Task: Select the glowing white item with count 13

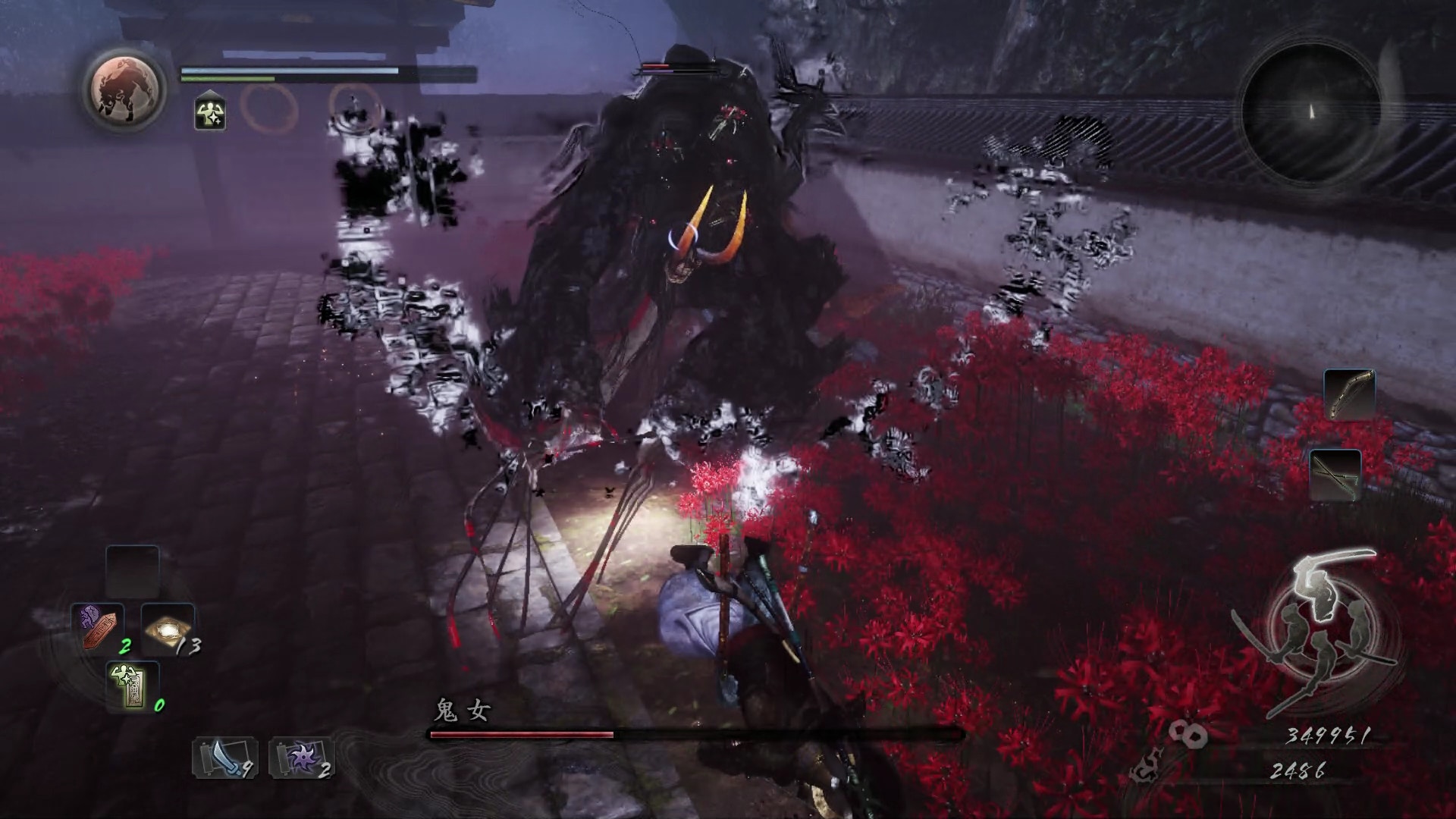Action: click(168, 629)
